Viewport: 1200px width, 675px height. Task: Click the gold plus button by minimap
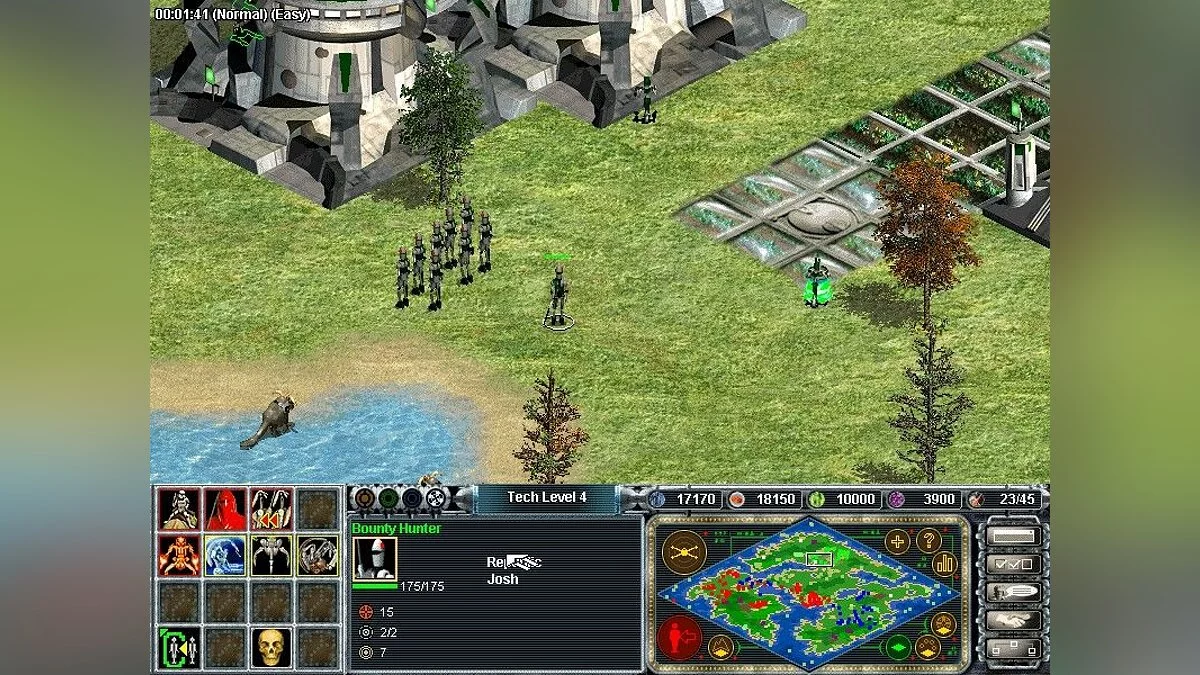(x=897, y=541)
